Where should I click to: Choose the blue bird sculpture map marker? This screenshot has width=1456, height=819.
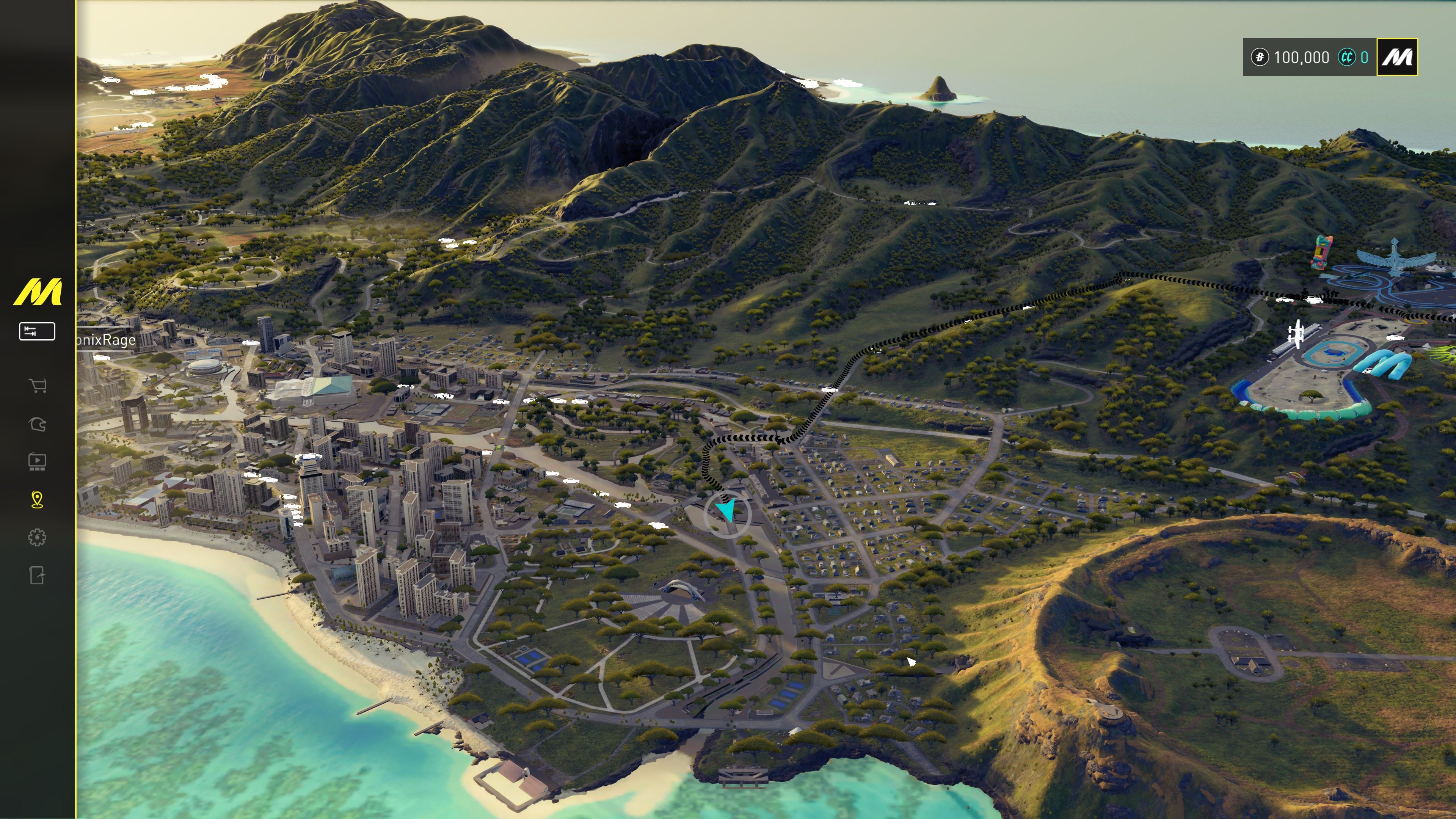1395,258
